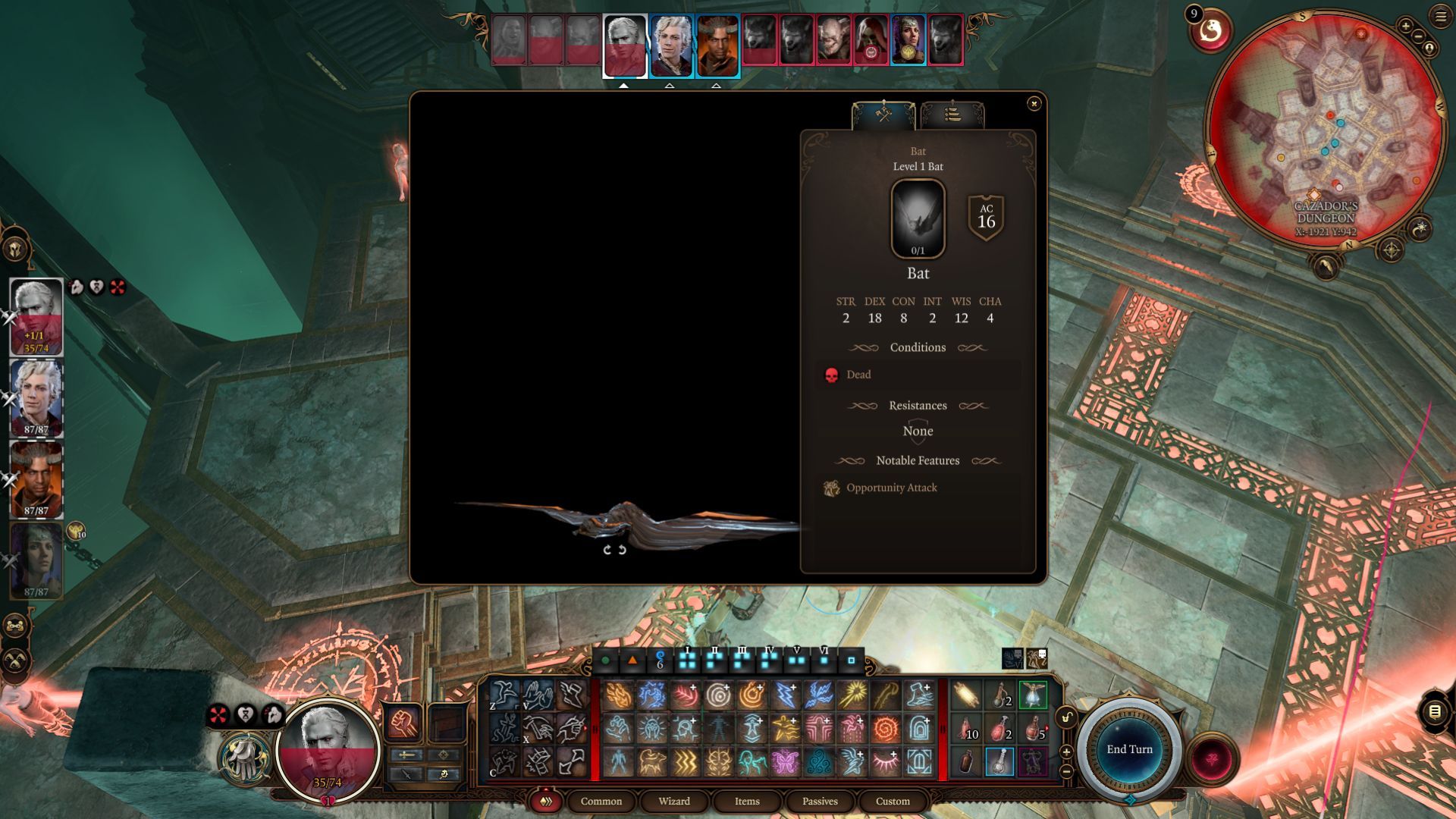Open the game menu hamburger button
Screen dimensions: 1456x819
[1441, 17]
